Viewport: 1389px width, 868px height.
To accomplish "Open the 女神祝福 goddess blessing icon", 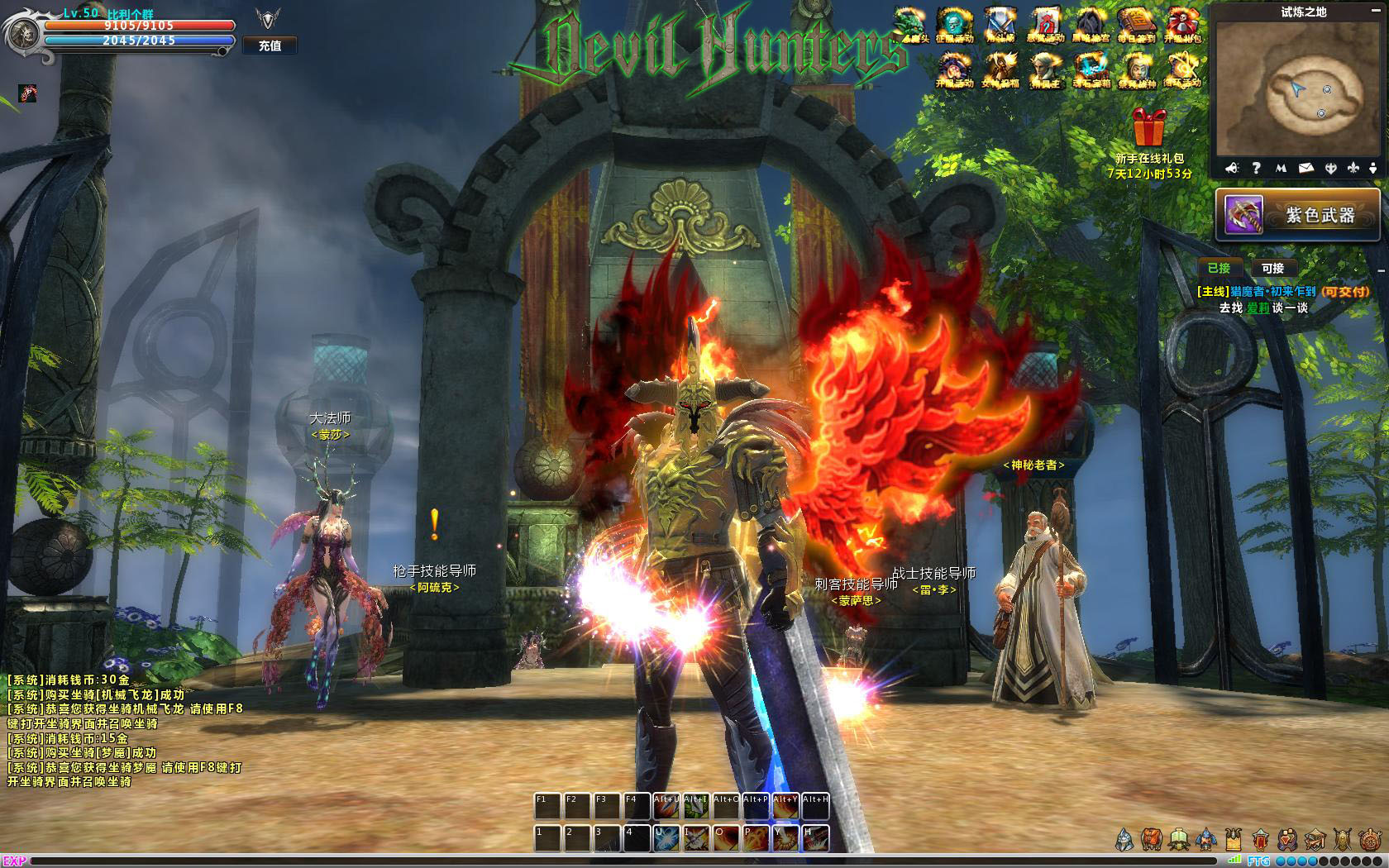I will 999,69.
